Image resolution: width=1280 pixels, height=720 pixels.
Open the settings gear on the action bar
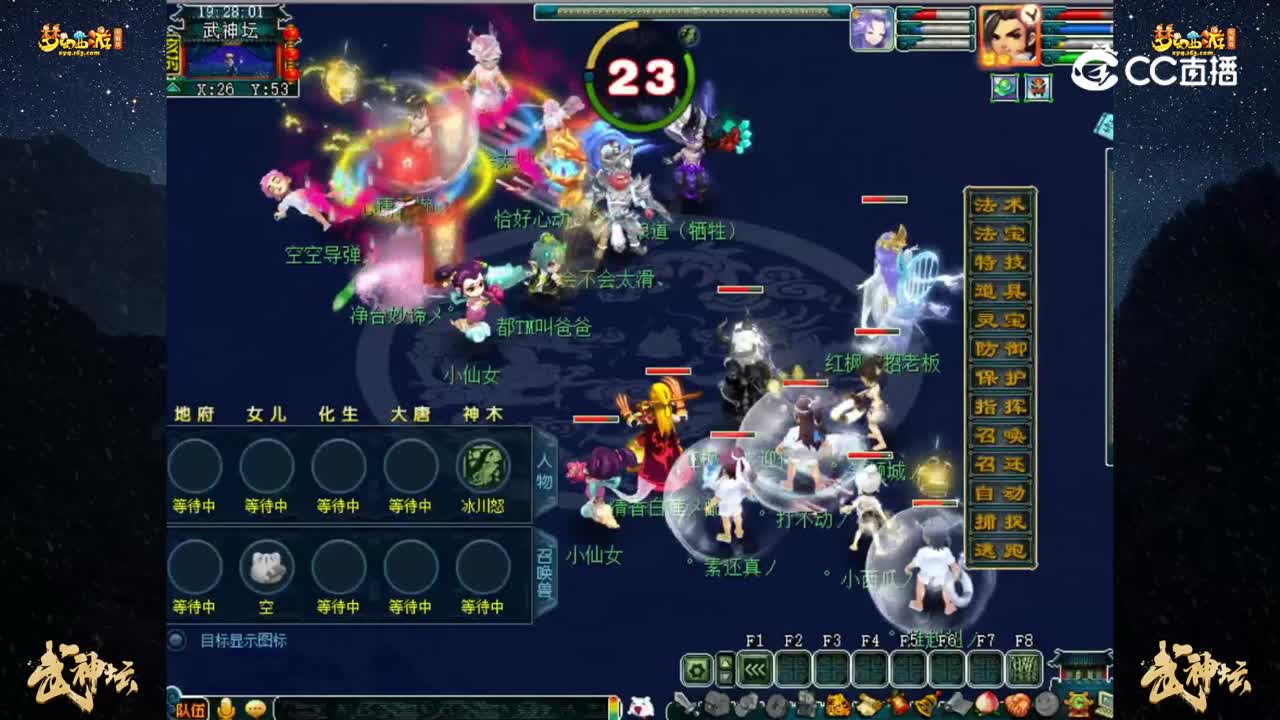tap(698, 668)
